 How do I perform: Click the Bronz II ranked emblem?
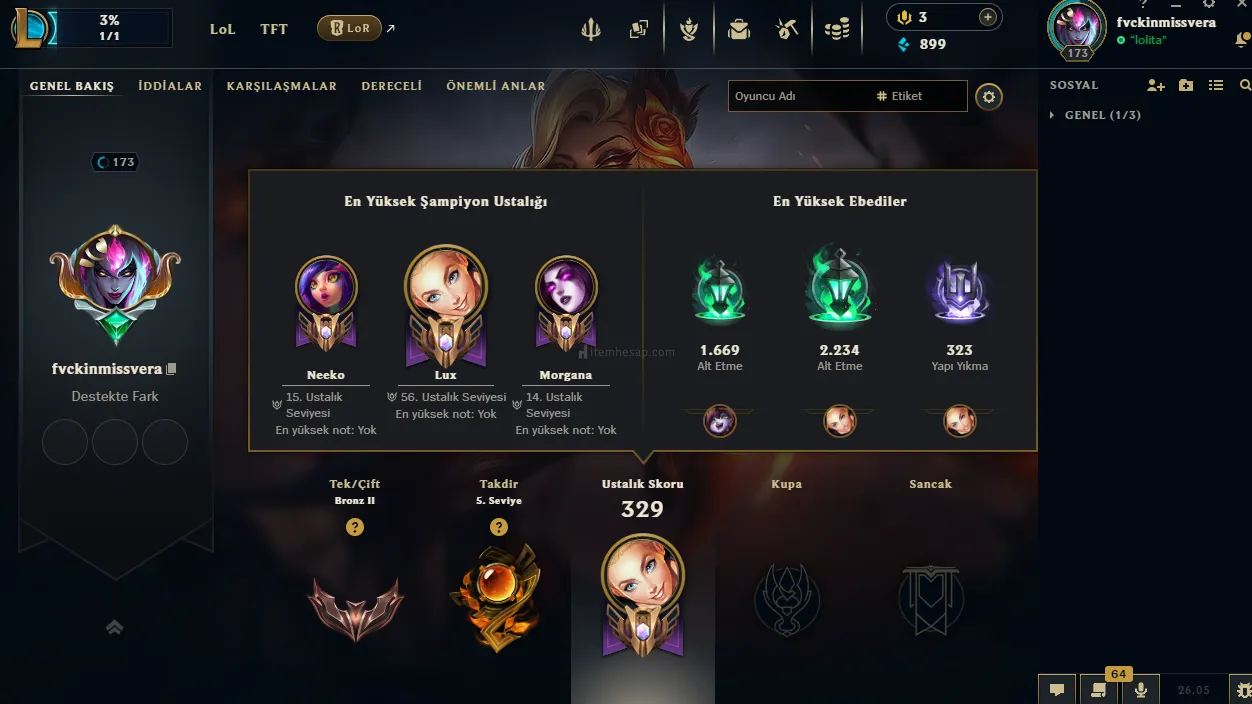point(355,606)
